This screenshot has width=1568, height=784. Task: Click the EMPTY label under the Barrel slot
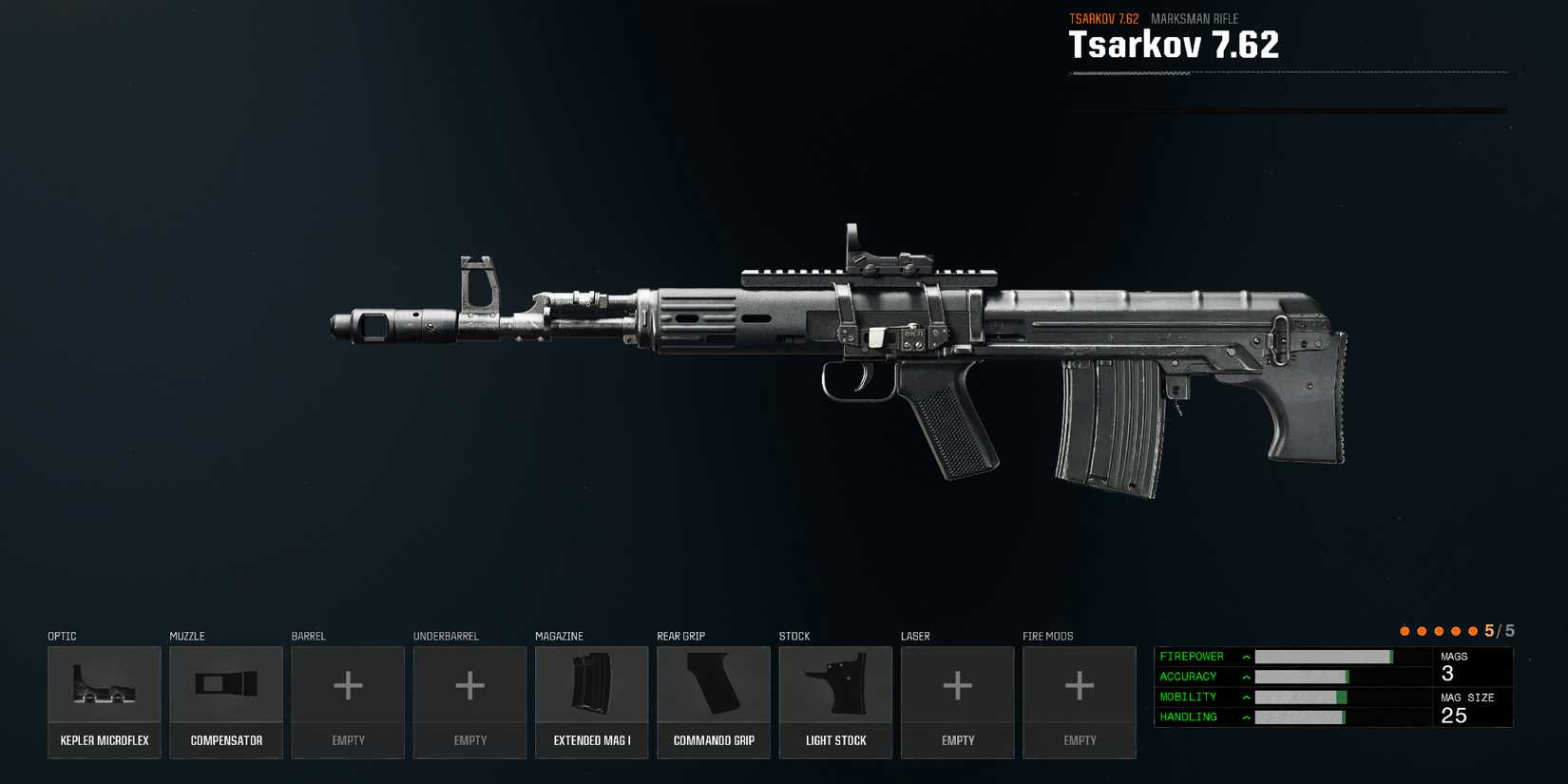(348, 740)
